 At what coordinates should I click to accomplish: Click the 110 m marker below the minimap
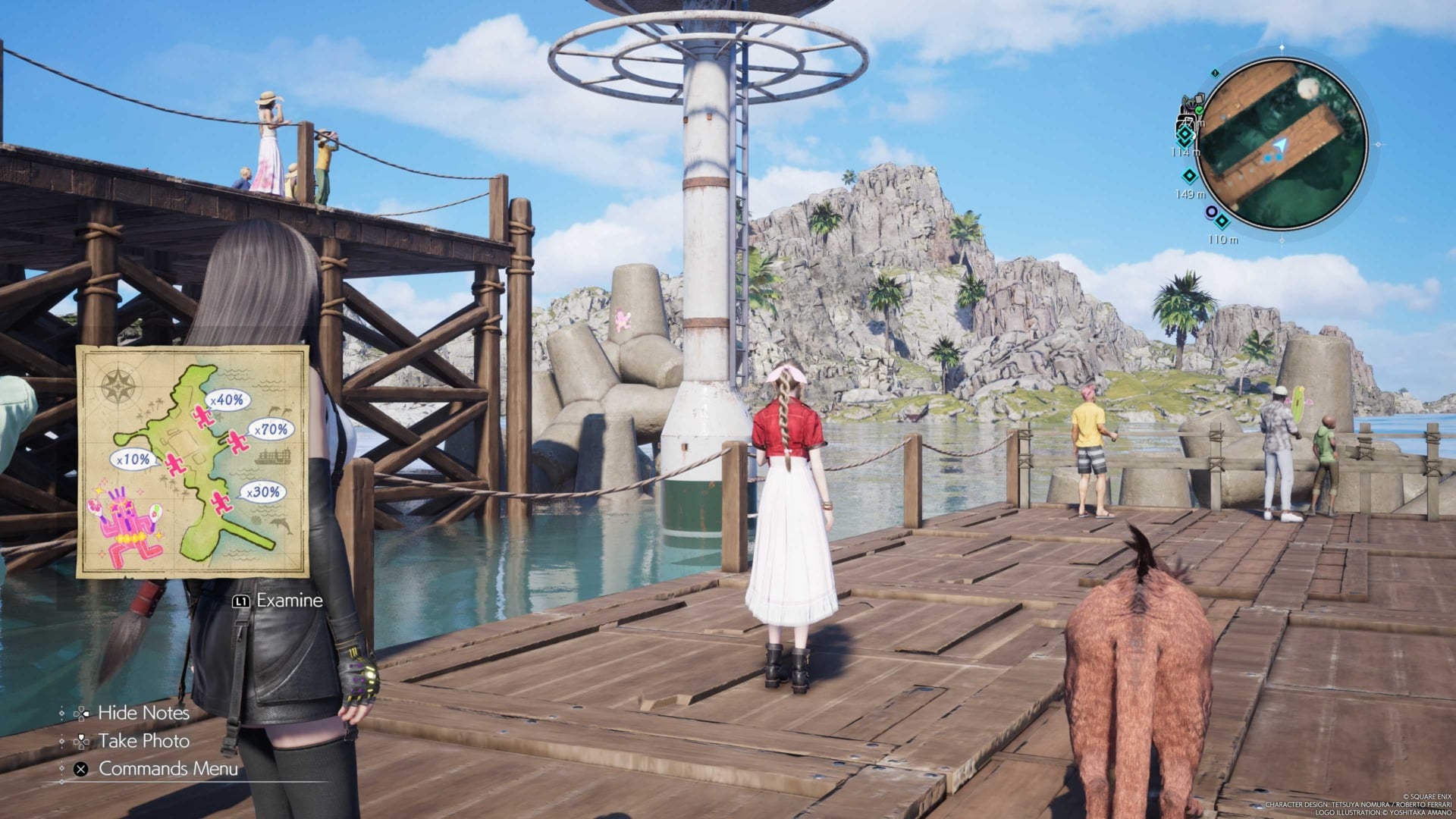[1221, 221]
